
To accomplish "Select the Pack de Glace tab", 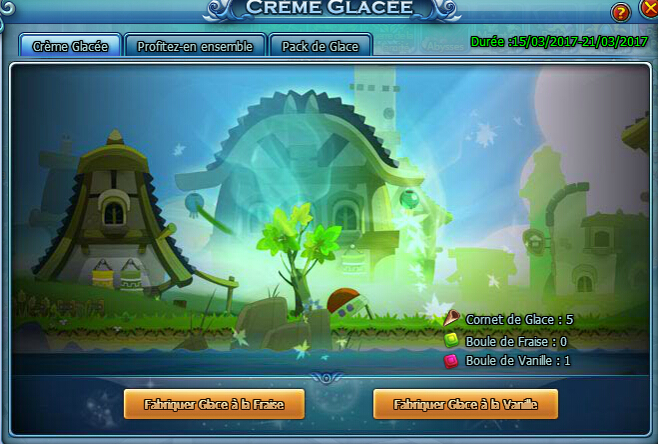I will [320, 46].
